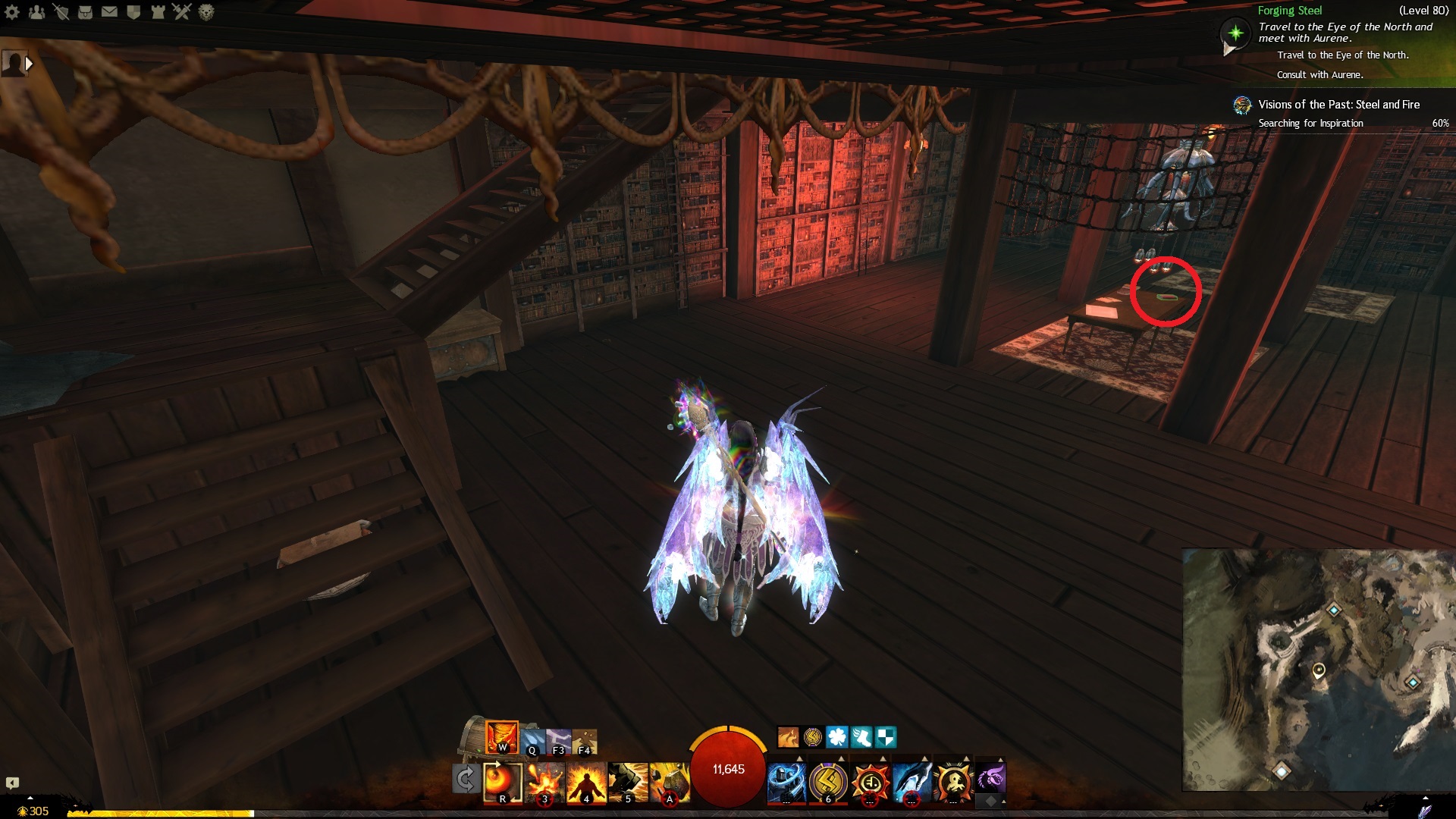Activate the fireball weapon skill
This screenshot has width=1456, height=819.
coord(503,781)
